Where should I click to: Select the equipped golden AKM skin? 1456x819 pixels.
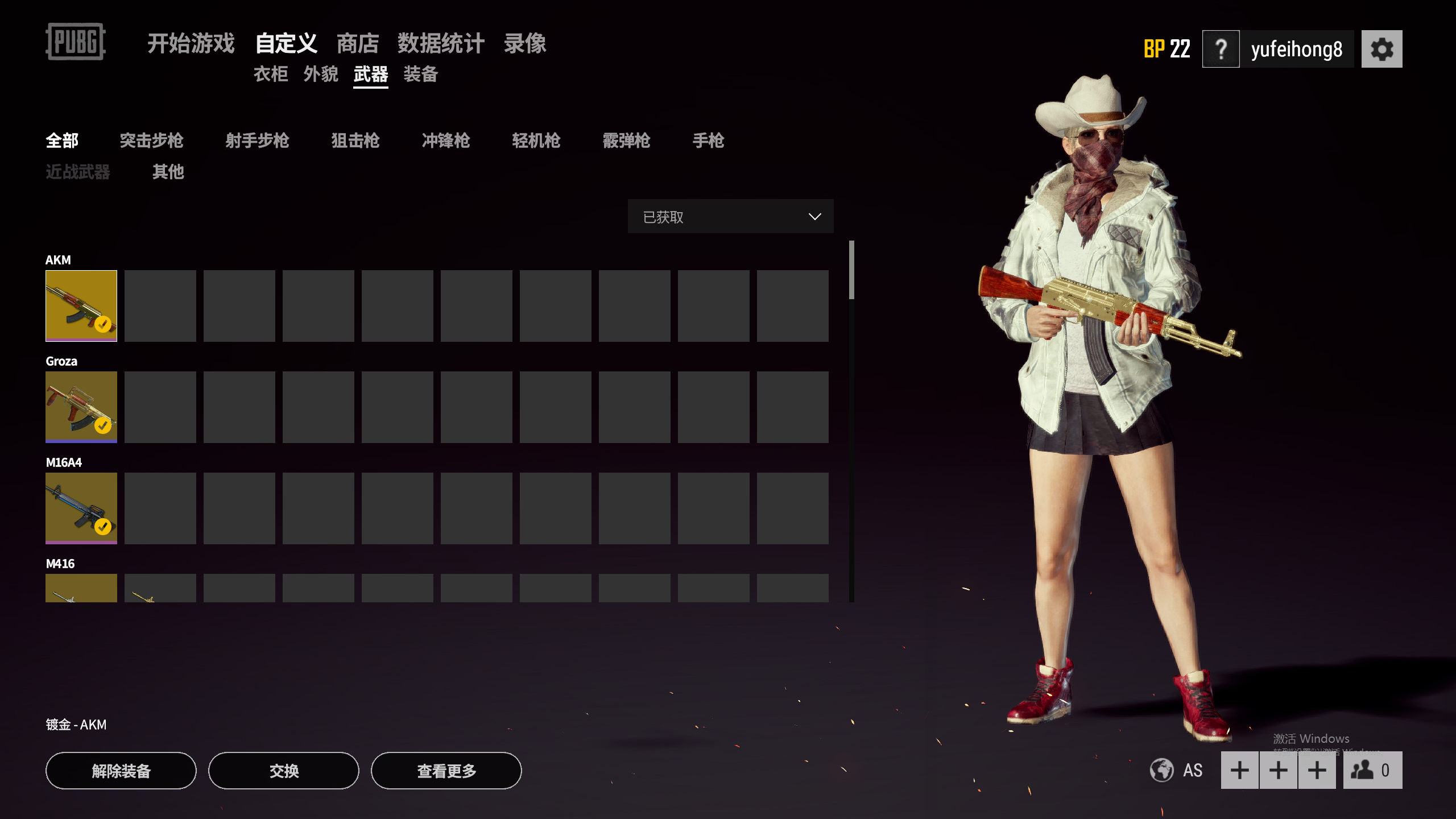click(81, 306)
